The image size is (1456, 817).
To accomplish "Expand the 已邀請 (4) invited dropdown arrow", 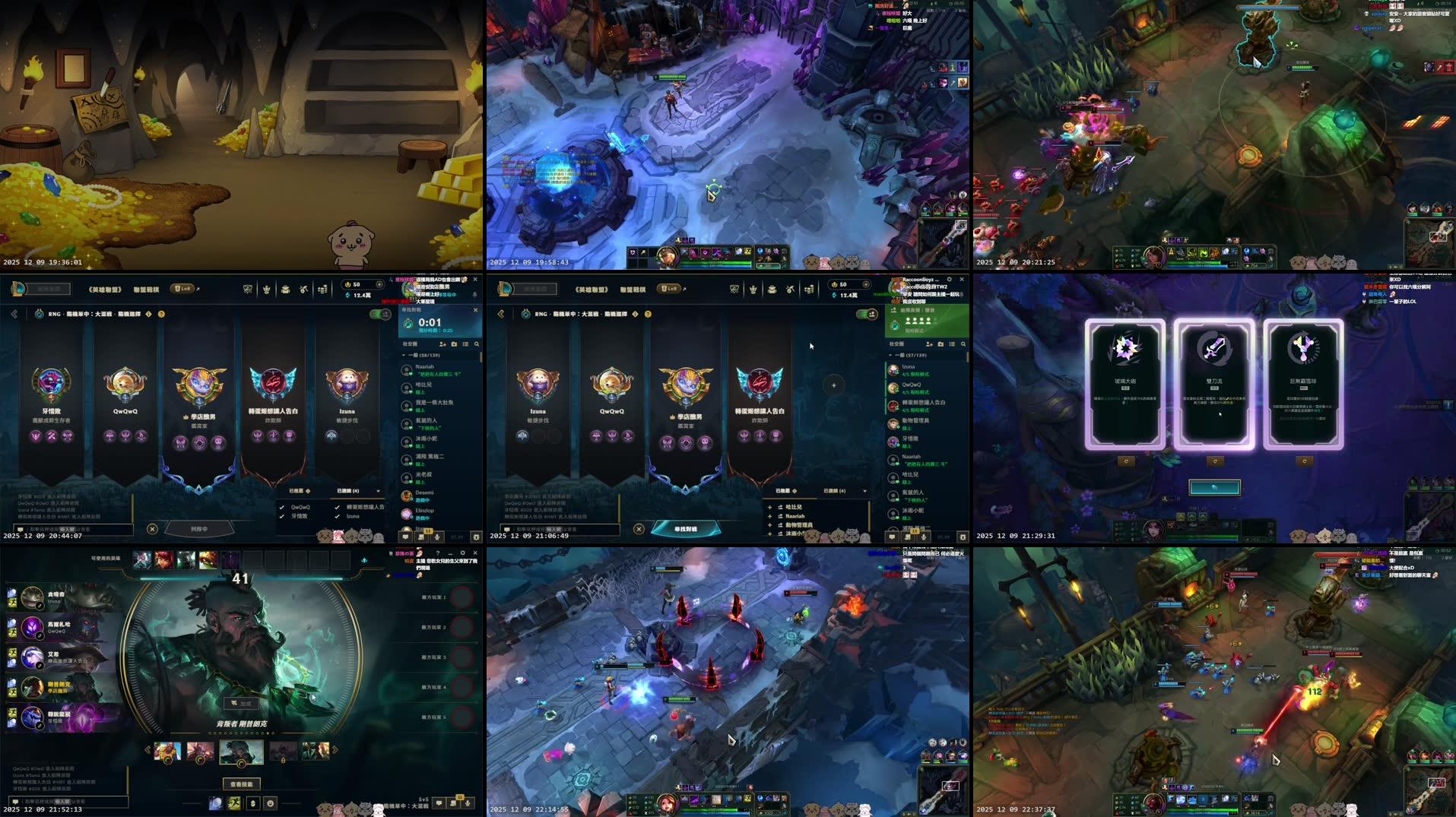I will click(378, 491).
